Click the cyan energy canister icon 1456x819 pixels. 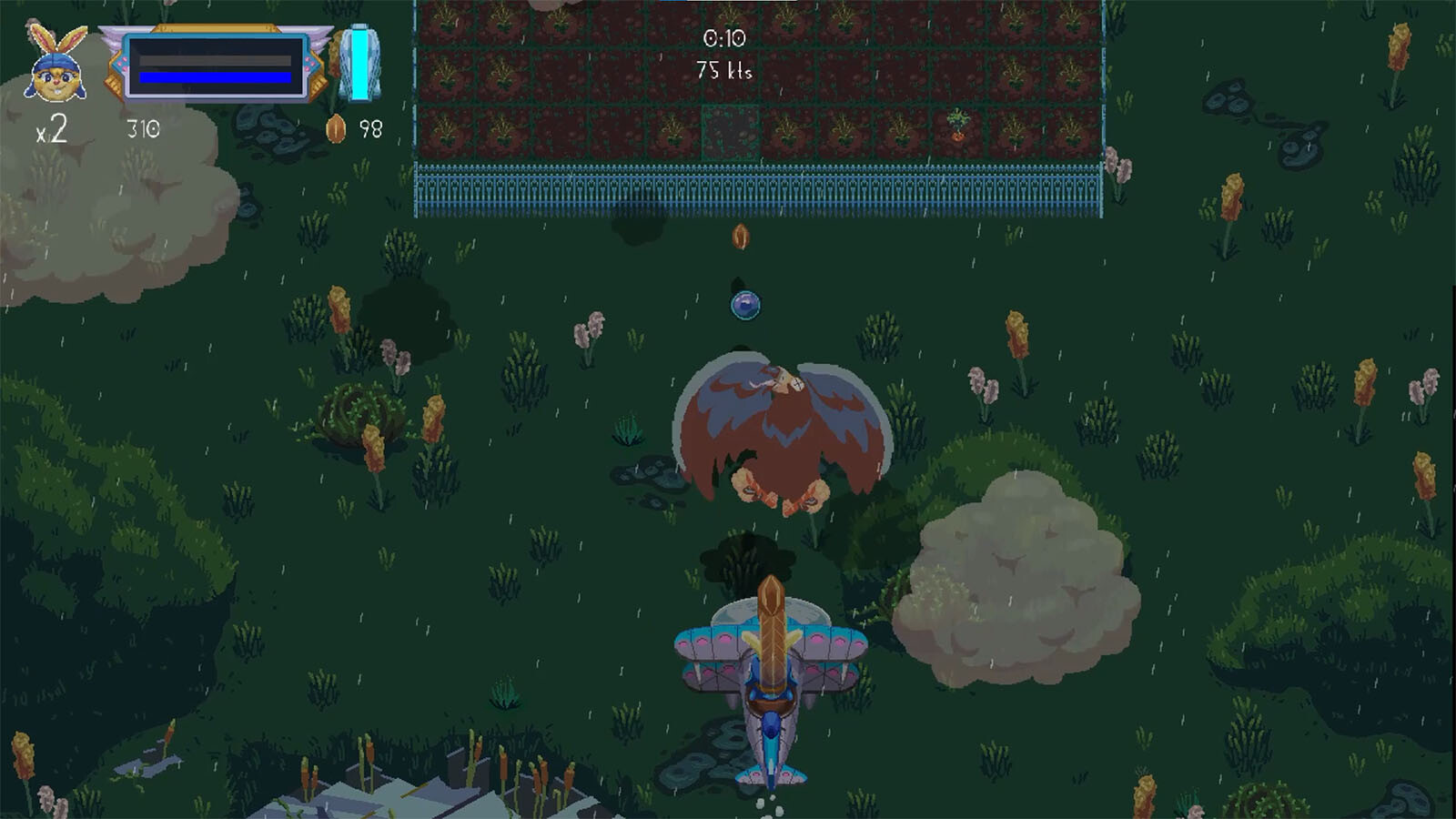point(359,63)
